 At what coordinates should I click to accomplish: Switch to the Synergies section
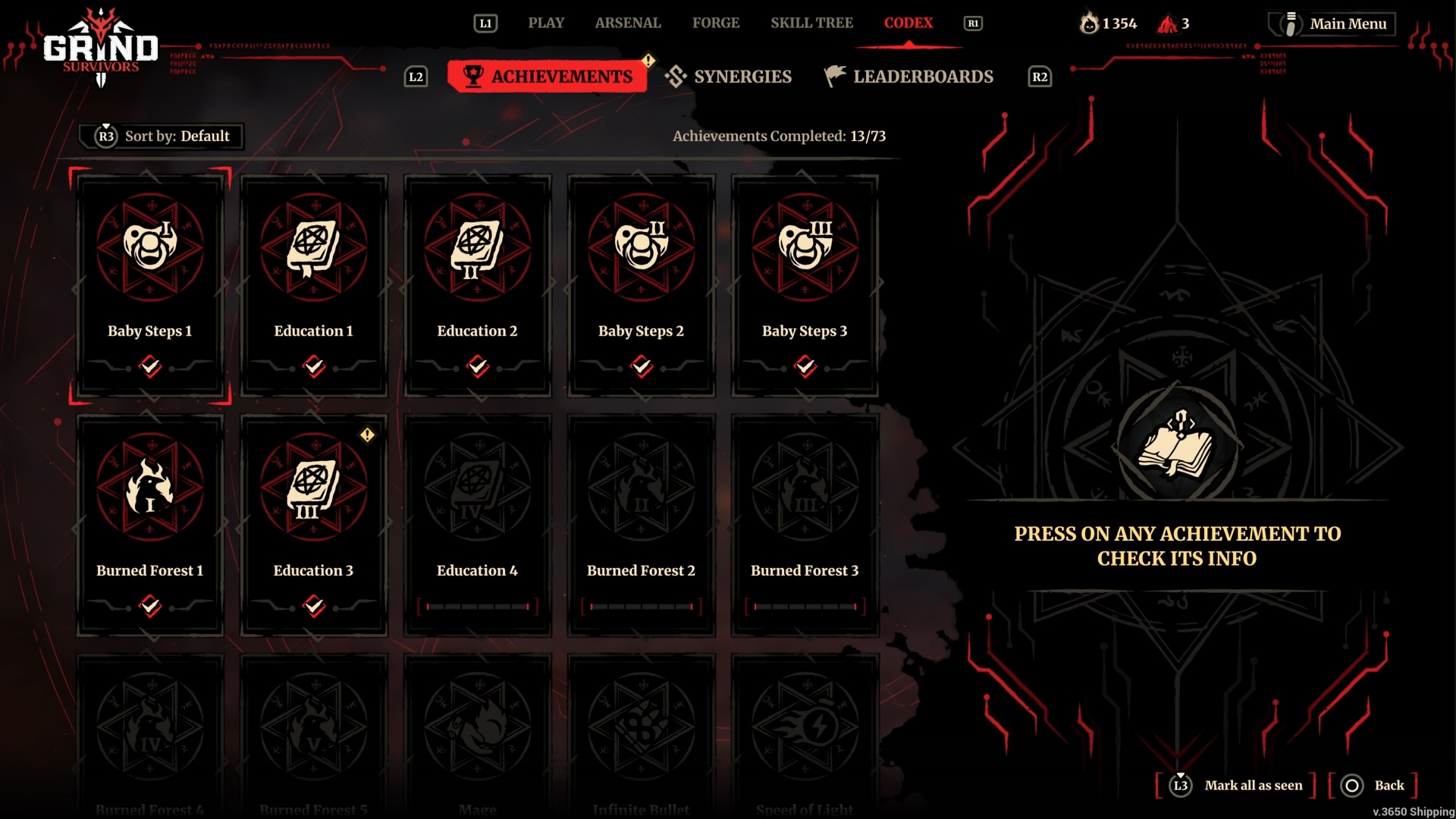click(729, 77)
